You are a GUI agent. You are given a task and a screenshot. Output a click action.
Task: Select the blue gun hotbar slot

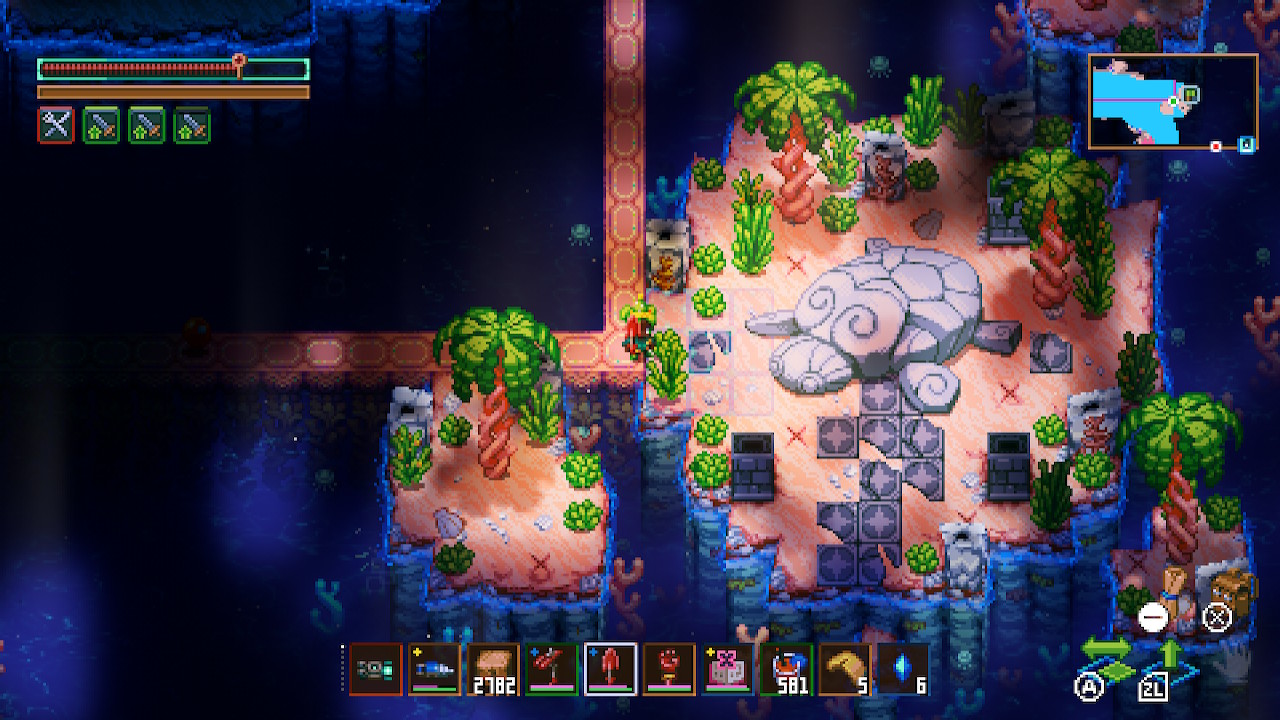click(x=435, y=669)
